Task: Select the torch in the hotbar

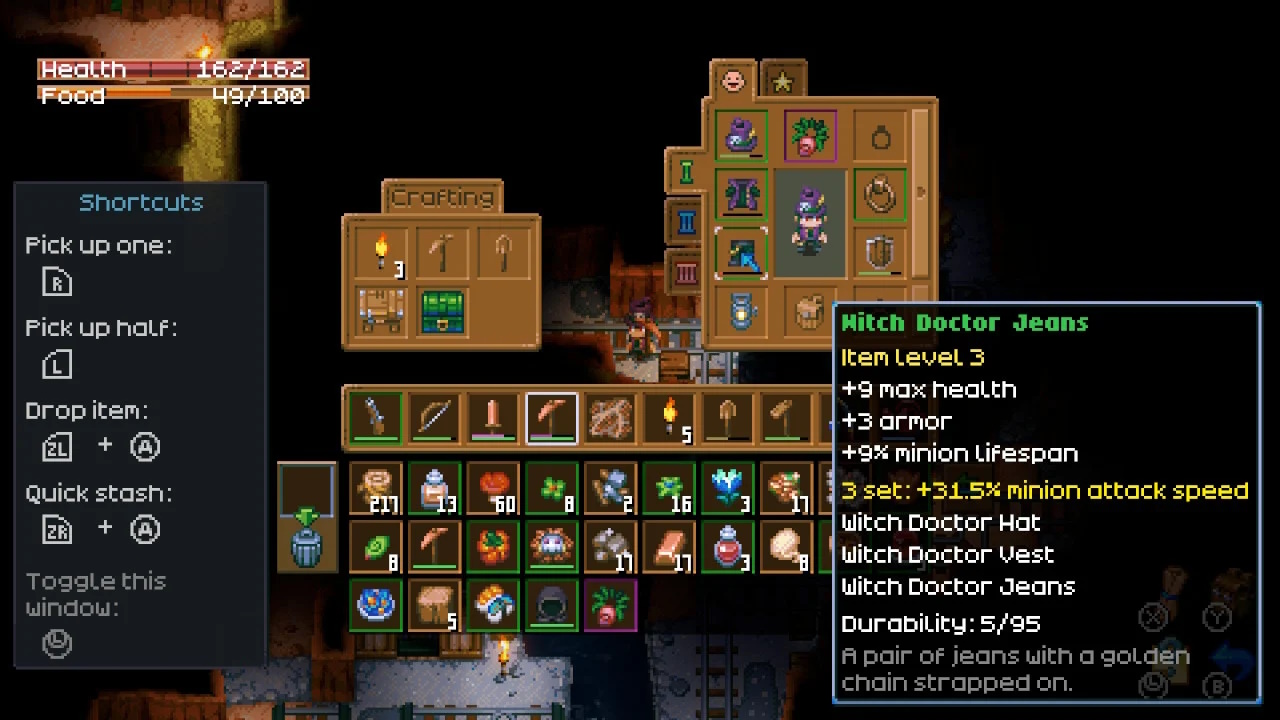Action: coord(669,416)
